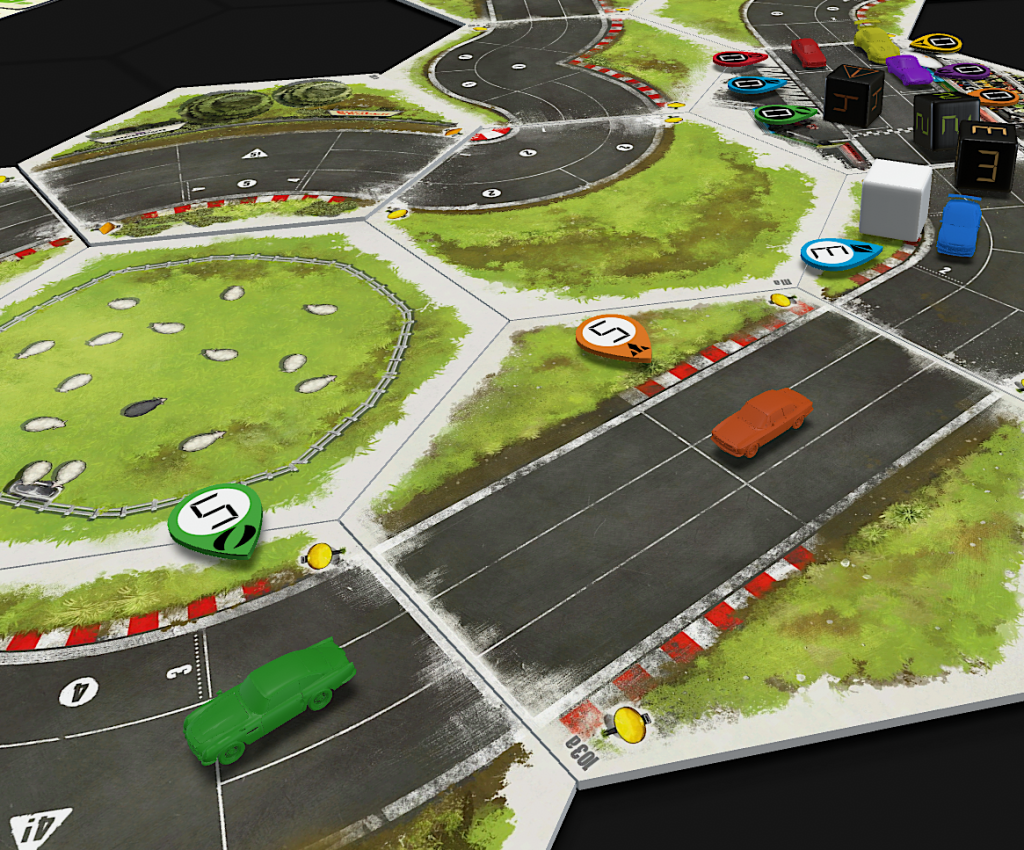The height and width of the screenshot is (850, 1024).
Task: Pick the purple gear 0 token
Action: click(x=964, y=71)
